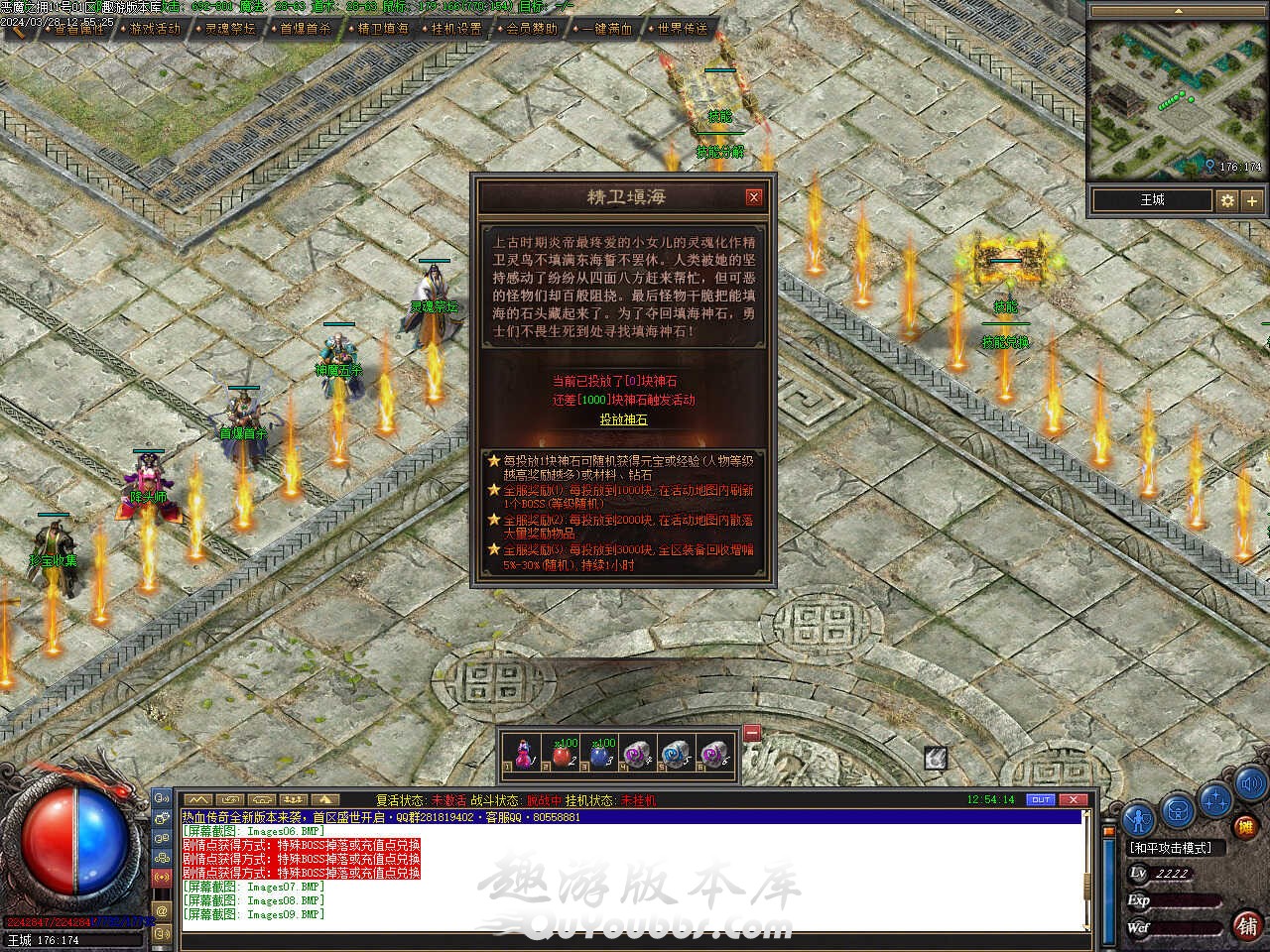Open the 世界传送 teleport menu
This screenshot has width=1270, height=952.
(x=683, y=29)
